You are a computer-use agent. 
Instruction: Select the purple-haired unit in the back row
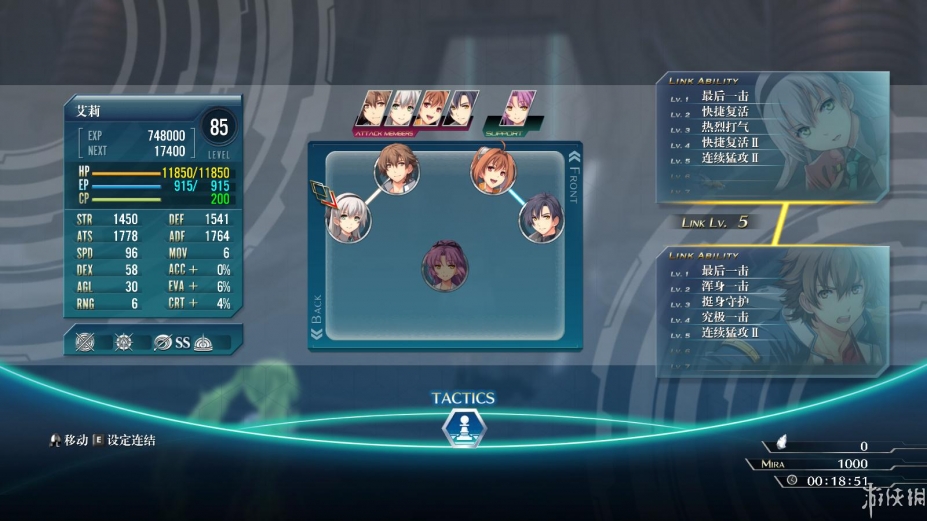point(445,265)
